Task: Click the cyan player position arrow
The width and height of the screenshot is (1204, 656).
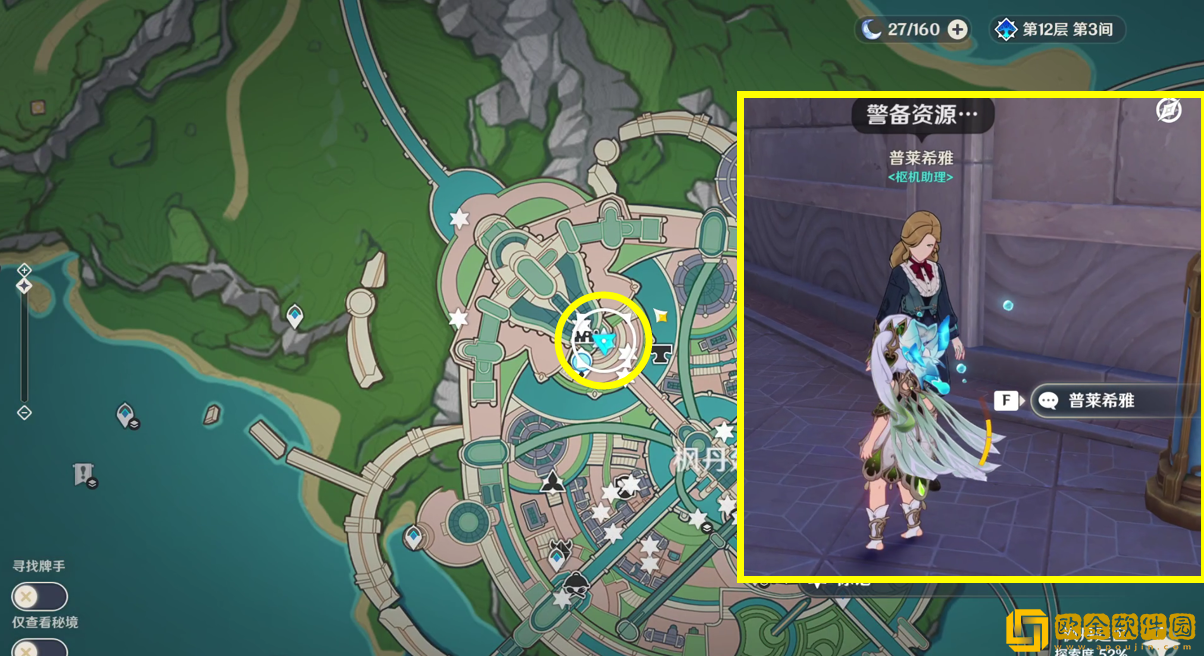Action: 603,343
